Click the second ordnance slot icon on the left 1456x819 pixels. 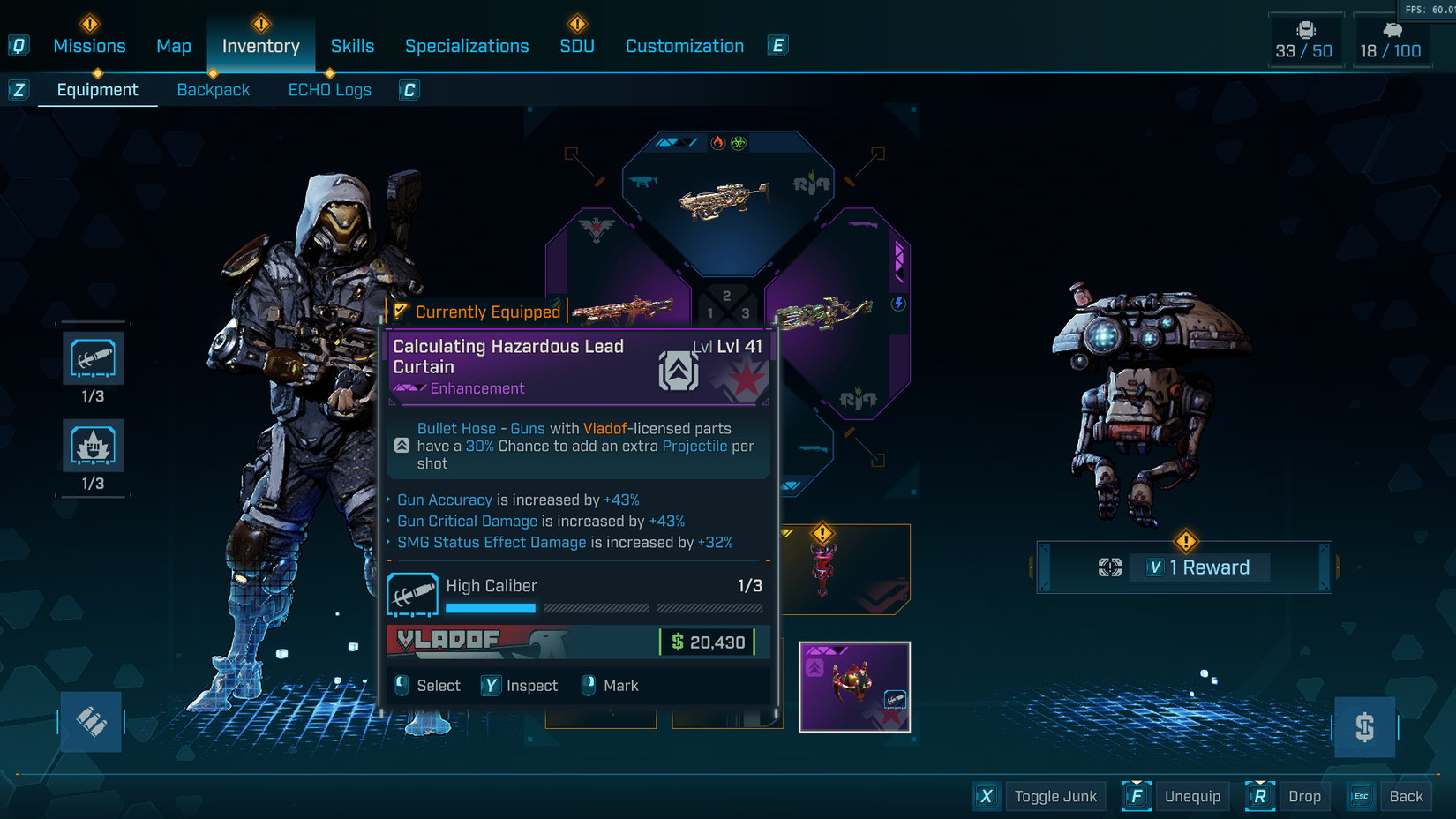pyautogui.click(x=92, y=446)
